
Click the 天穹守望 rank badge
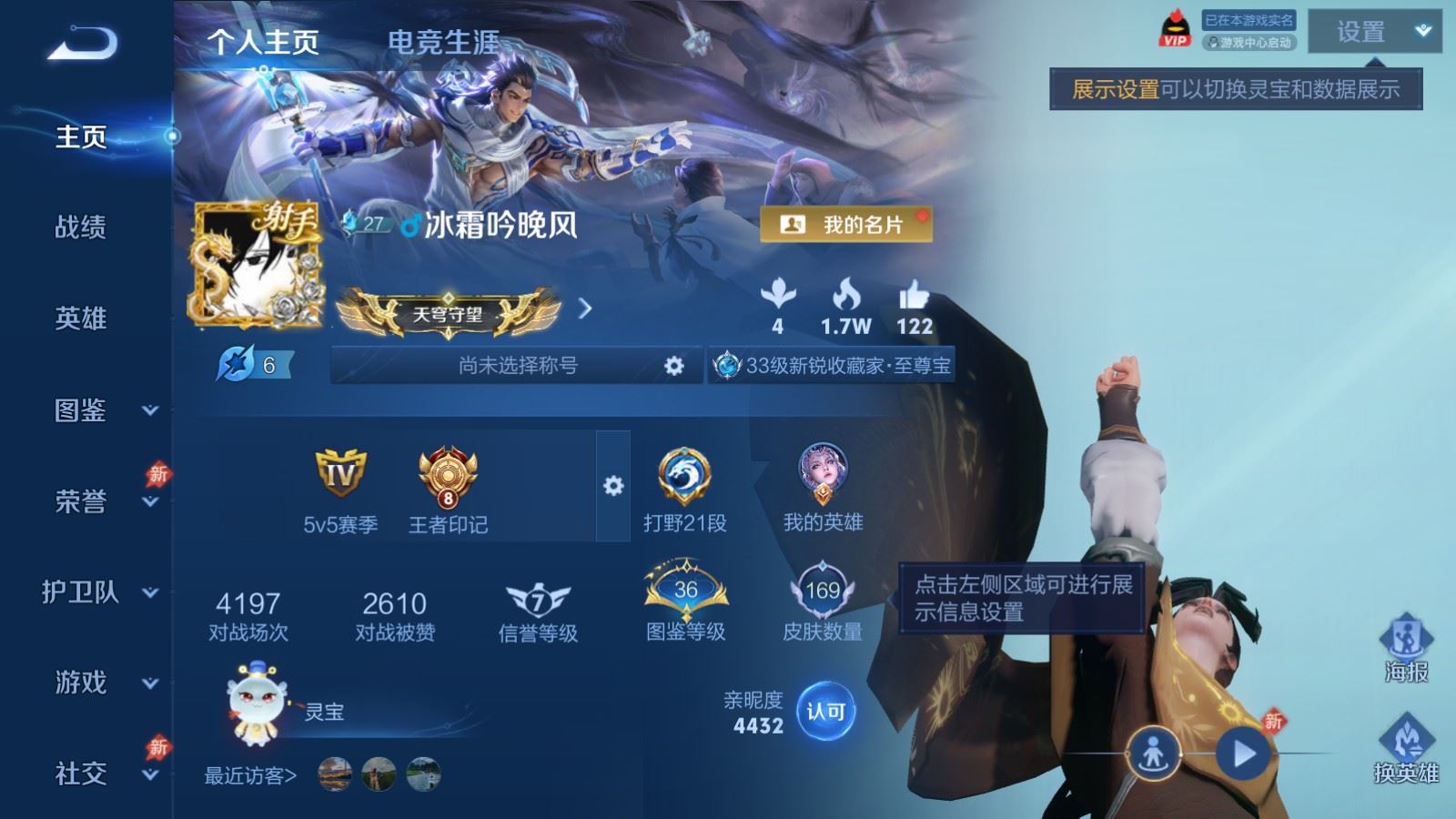(448, 314)
